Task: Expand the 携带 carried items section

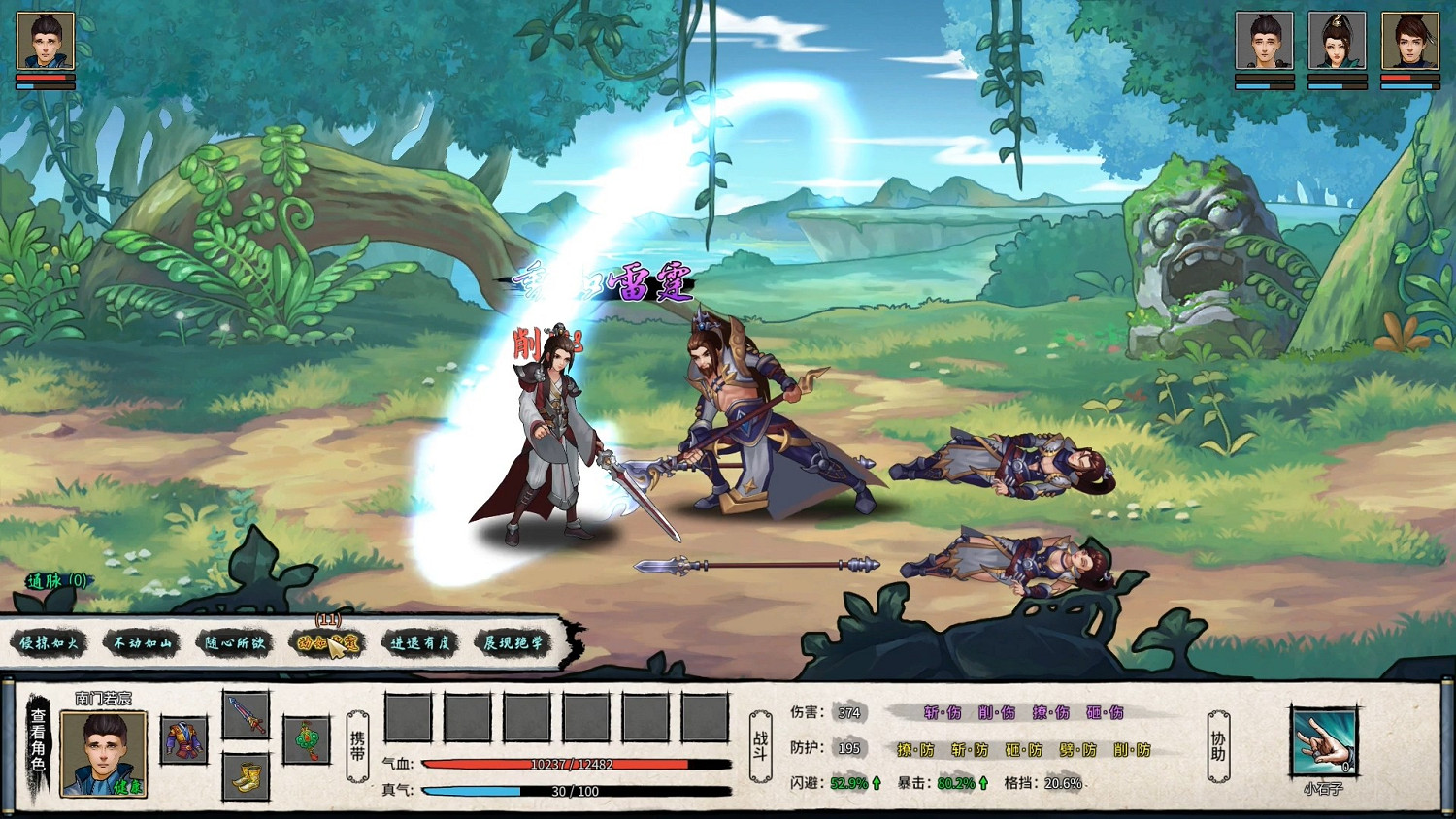Action: pos(355,747)
